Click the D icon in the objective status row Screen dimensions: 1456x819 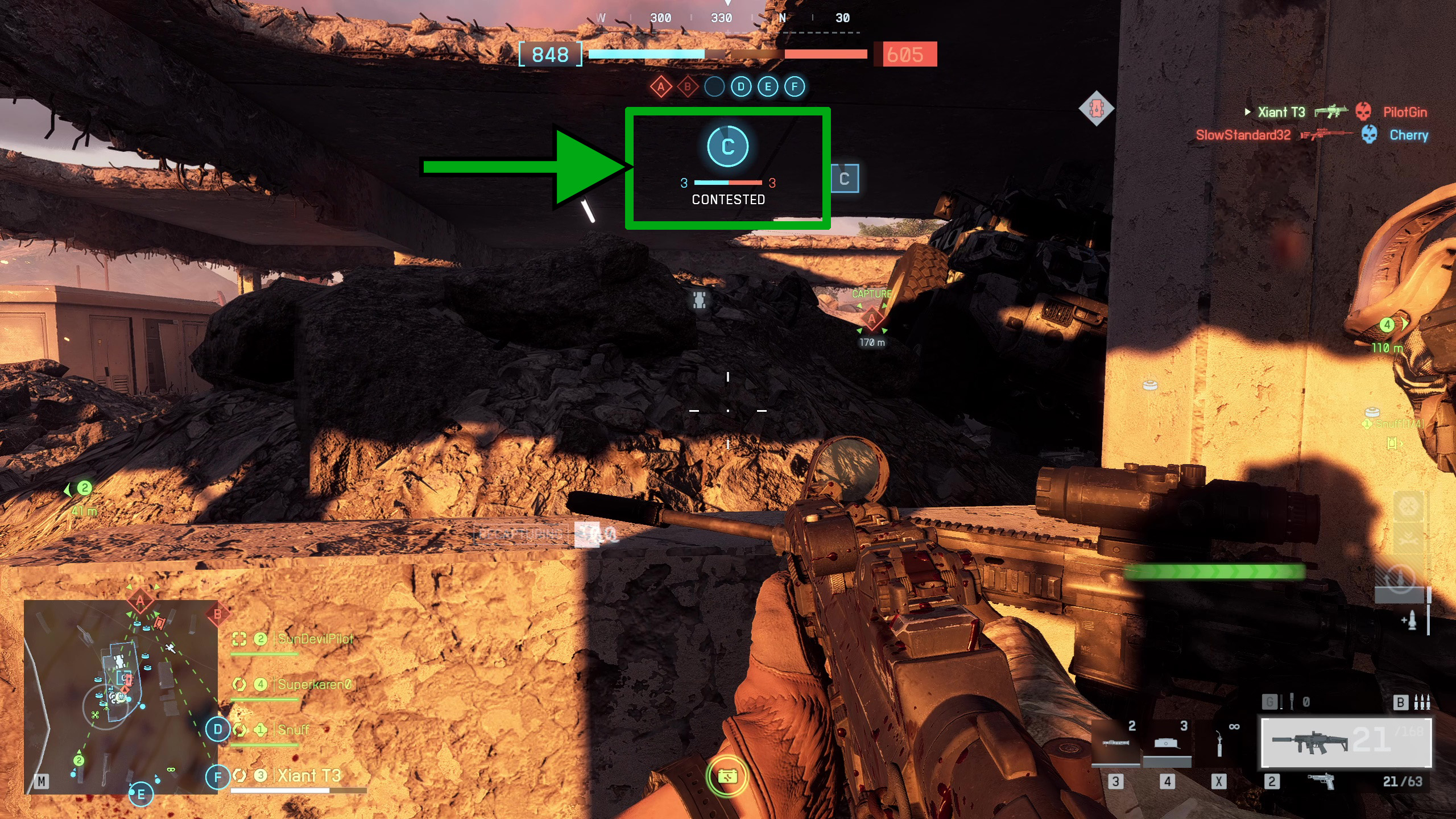(x=741, y=87)
